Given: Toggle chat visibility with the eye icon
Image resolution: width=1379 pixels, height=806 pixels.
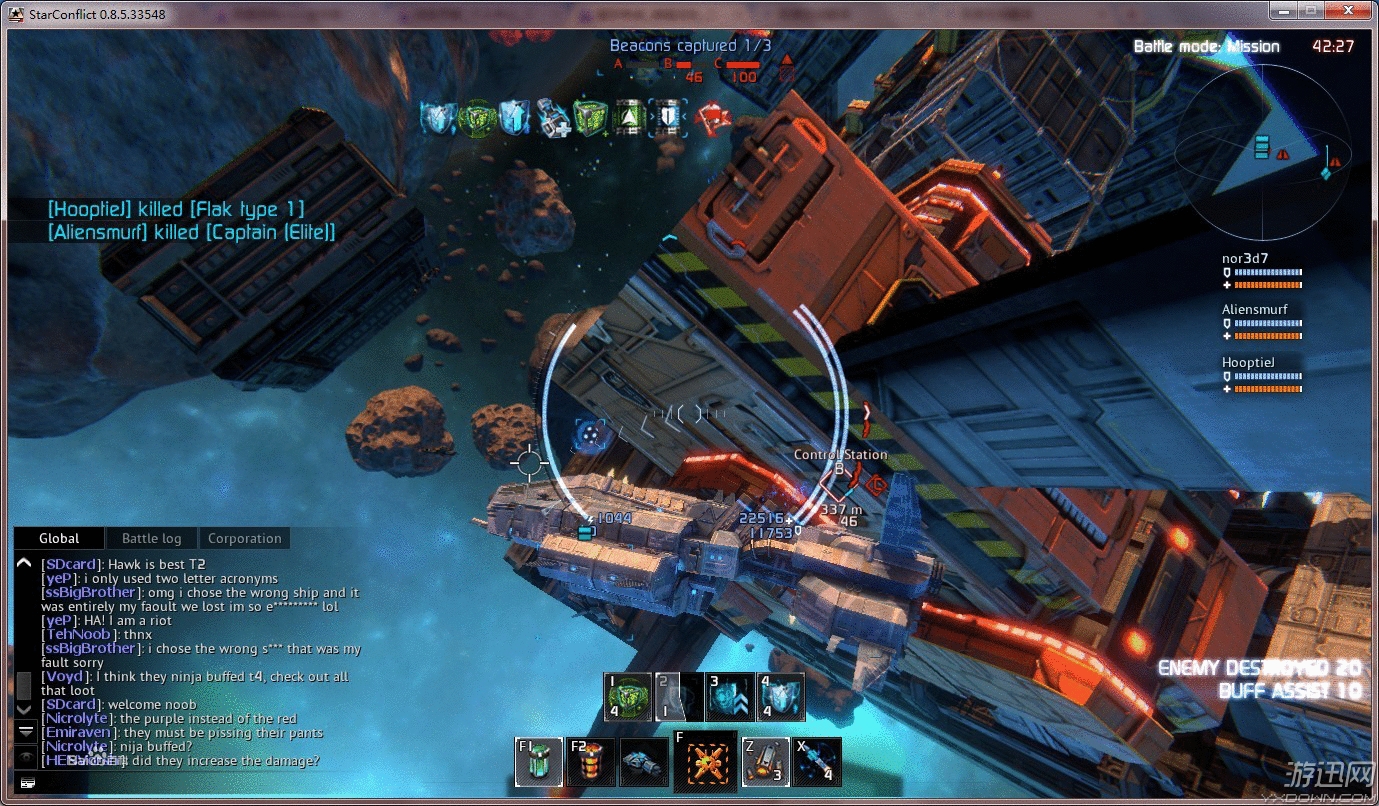Looking at the screenshot, I should 25,758.
